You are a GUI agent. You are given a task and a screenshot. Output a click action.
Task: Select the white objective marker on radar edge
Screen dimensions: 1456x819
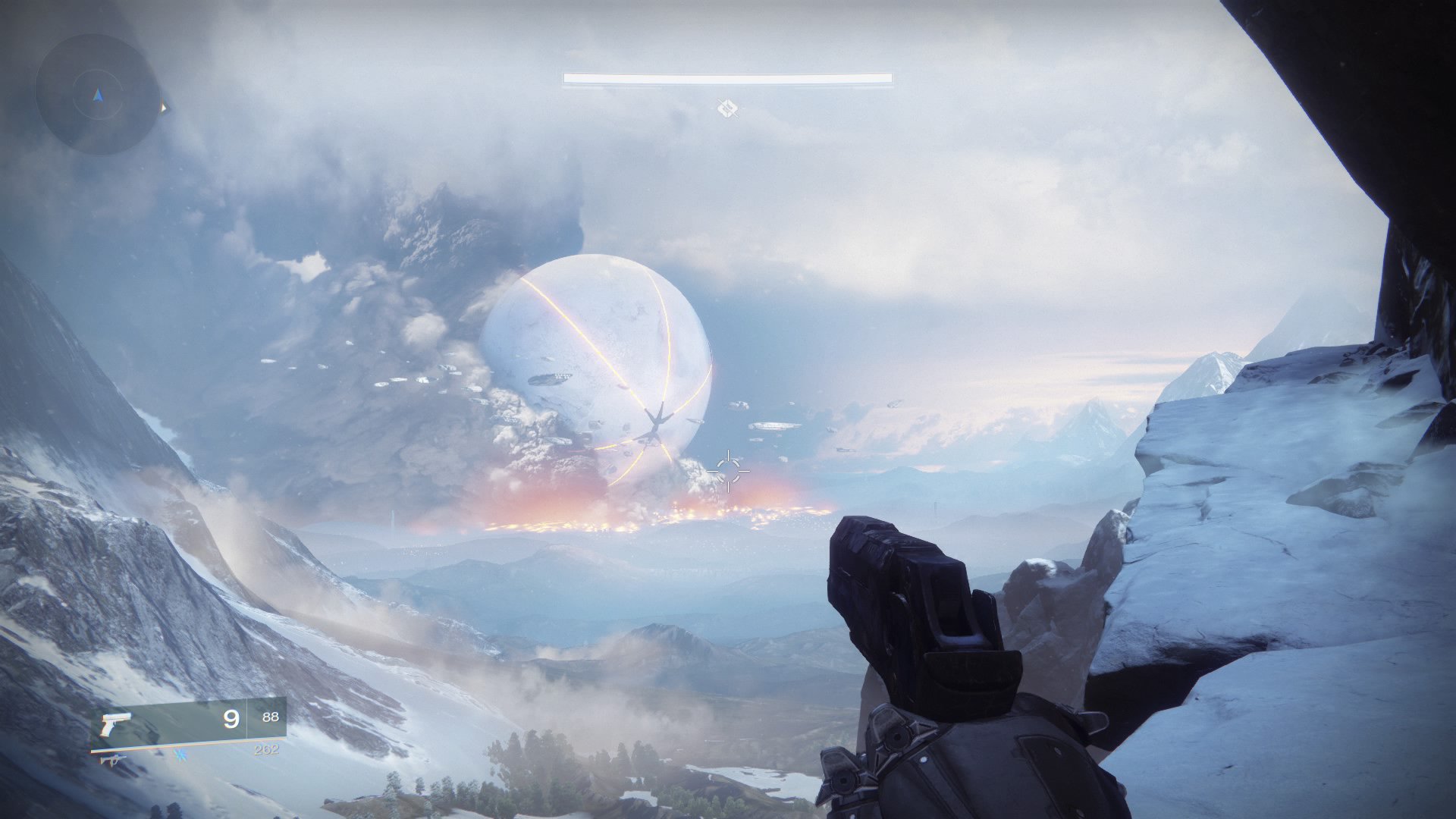click(162, 108)
